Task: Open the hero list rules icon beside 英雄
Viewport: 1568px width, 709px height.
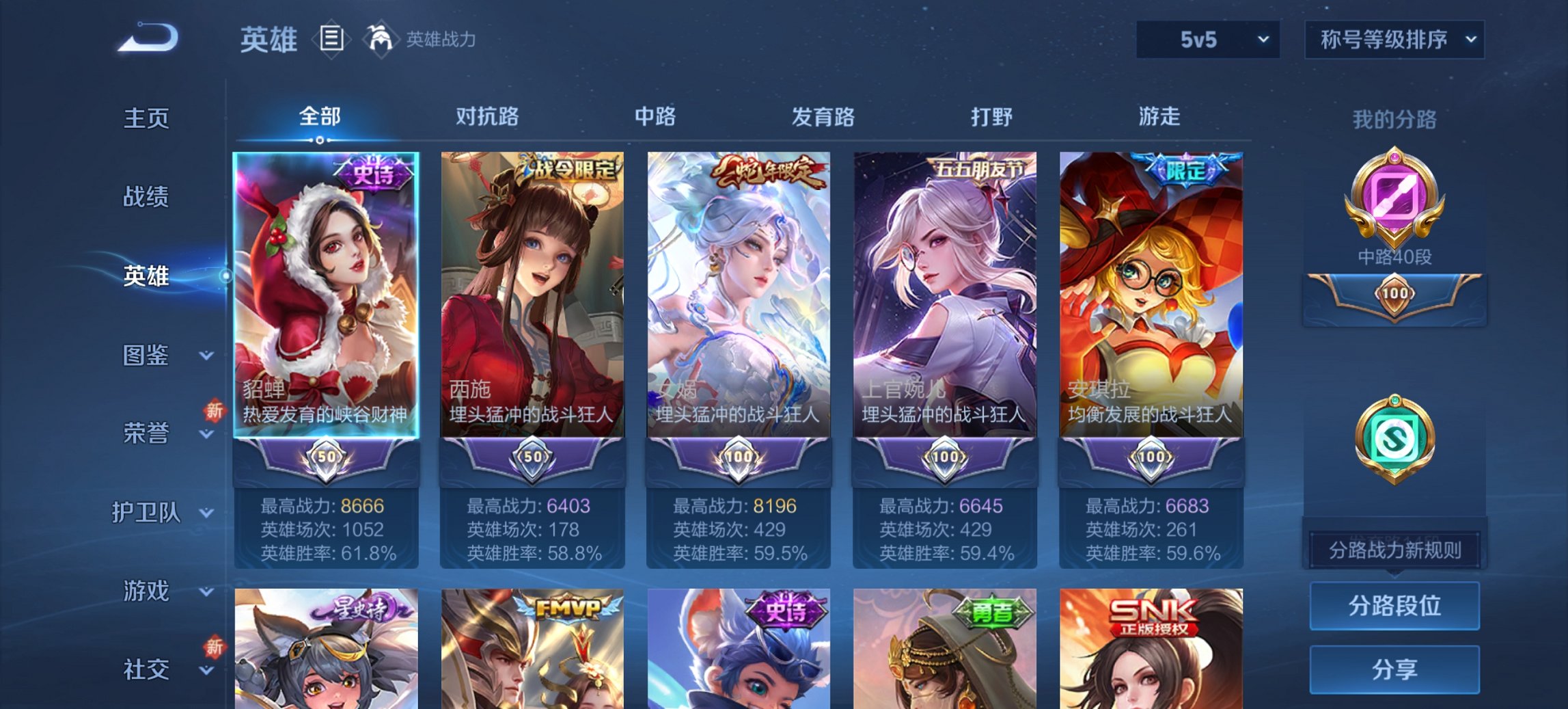Action: (x=331, y=39)
